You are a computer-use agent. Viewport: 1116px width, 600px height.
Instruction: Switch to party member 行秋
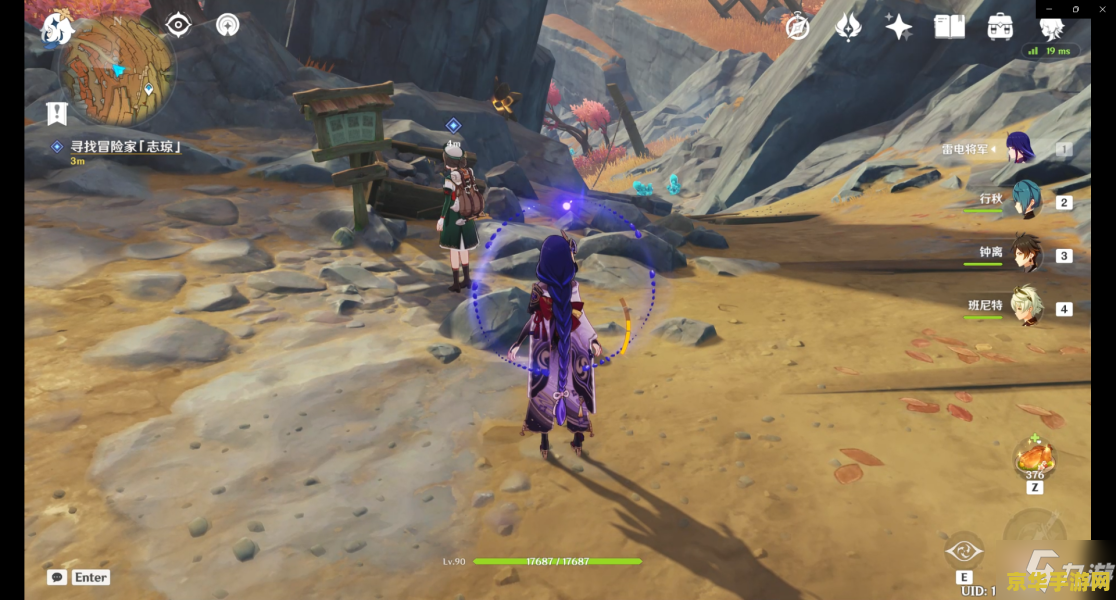point(1024,201)
